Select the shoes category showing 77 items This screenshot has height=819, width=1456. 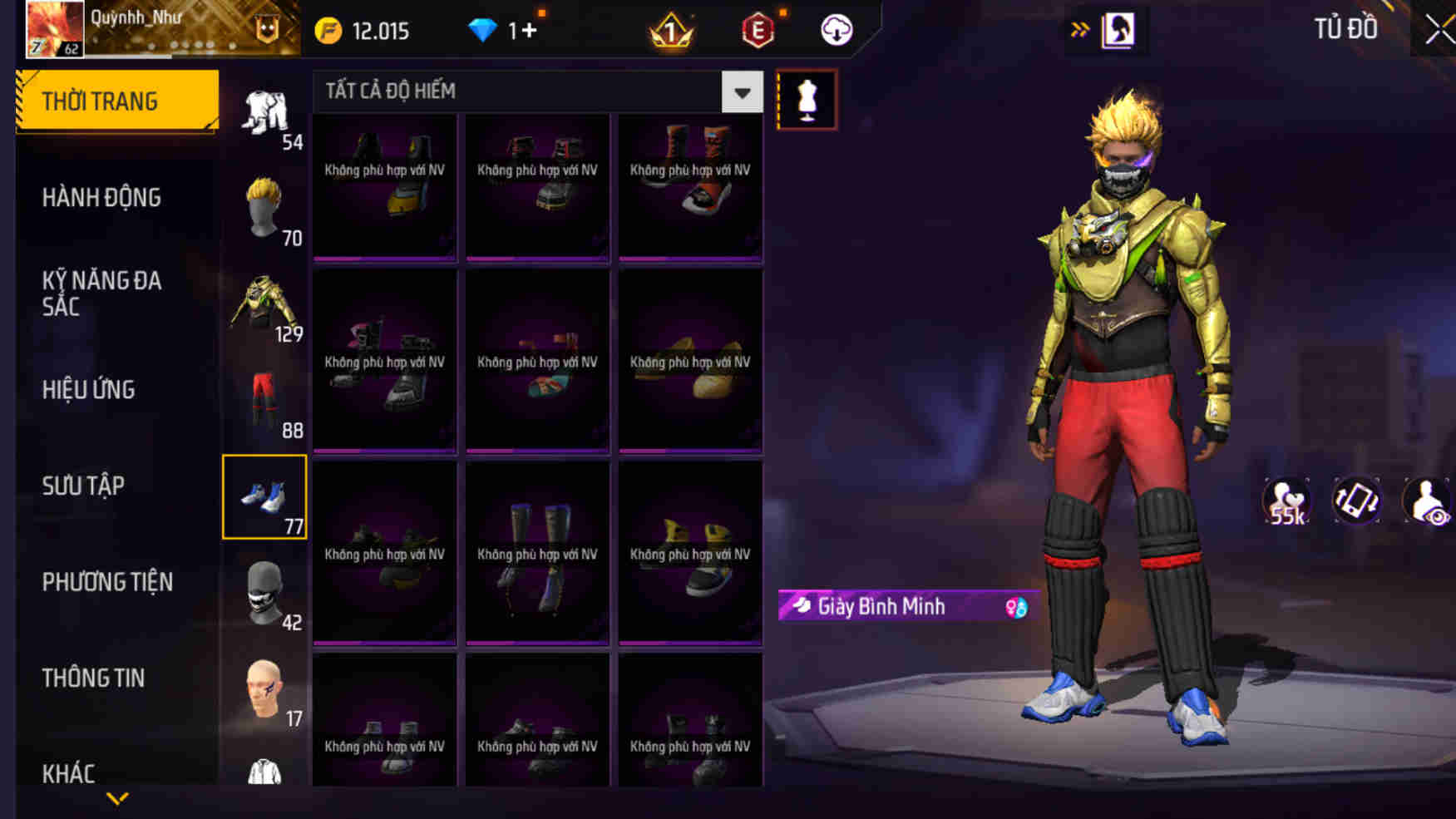pos(264,497)
